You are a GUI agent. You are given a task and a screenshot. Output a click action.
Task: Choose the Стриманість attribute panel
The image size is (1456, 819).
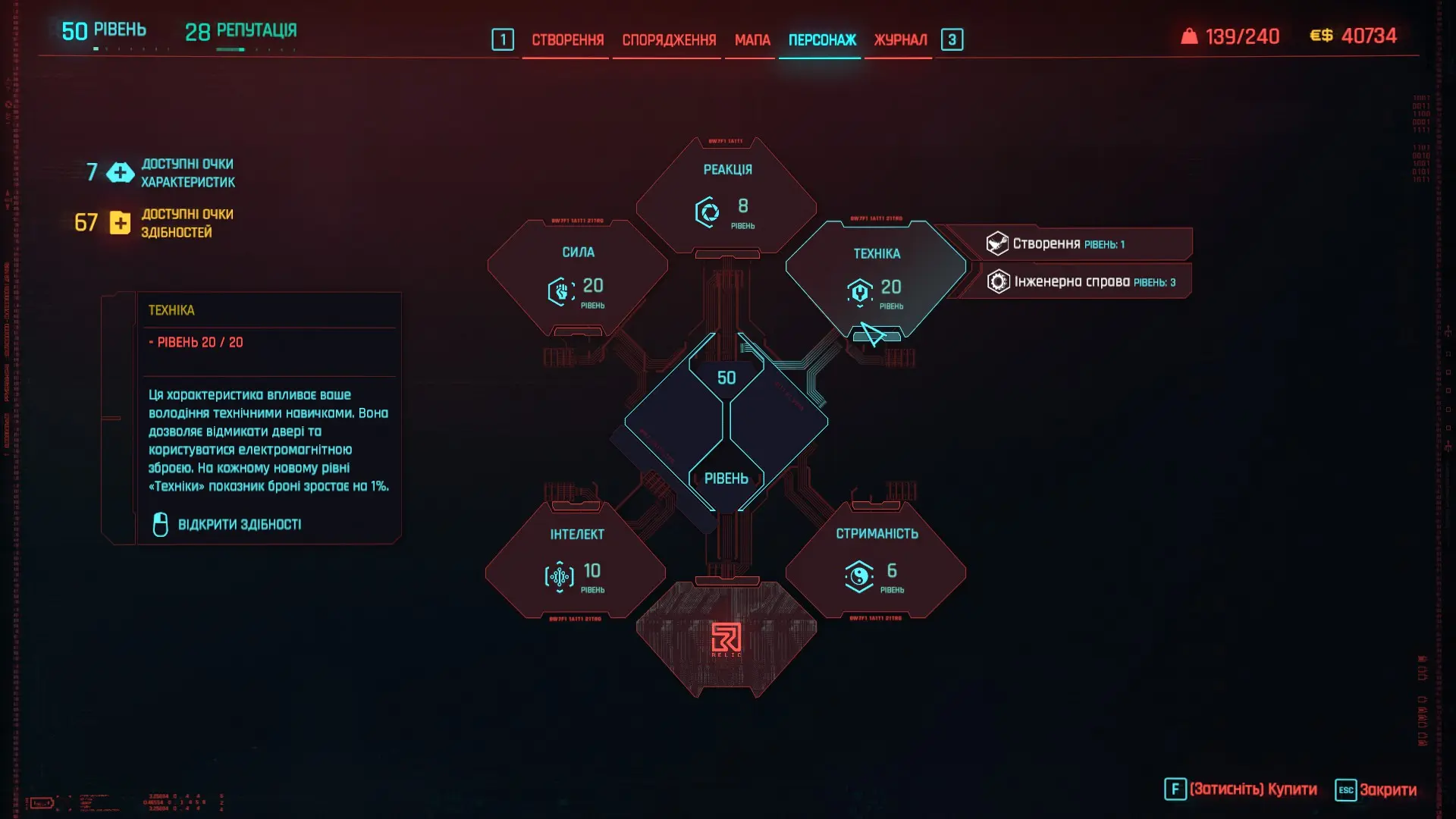[x=876, y=561]
